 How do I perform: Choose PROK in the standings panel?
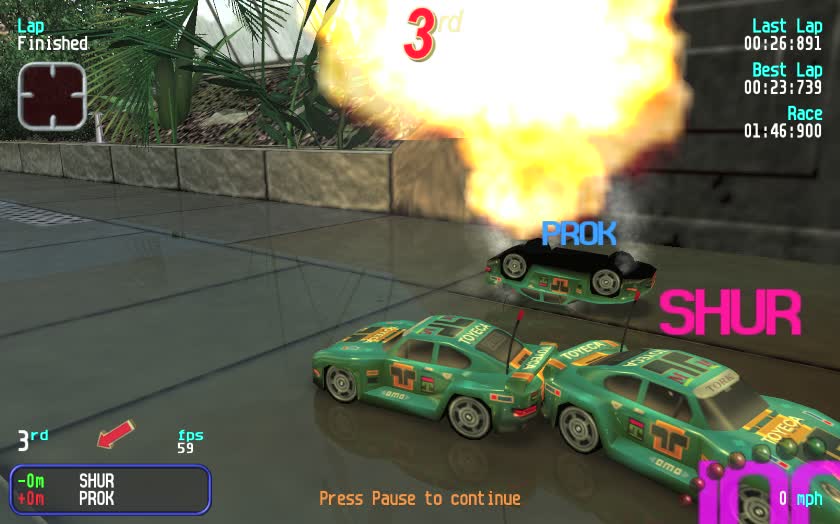click(97, 498)
